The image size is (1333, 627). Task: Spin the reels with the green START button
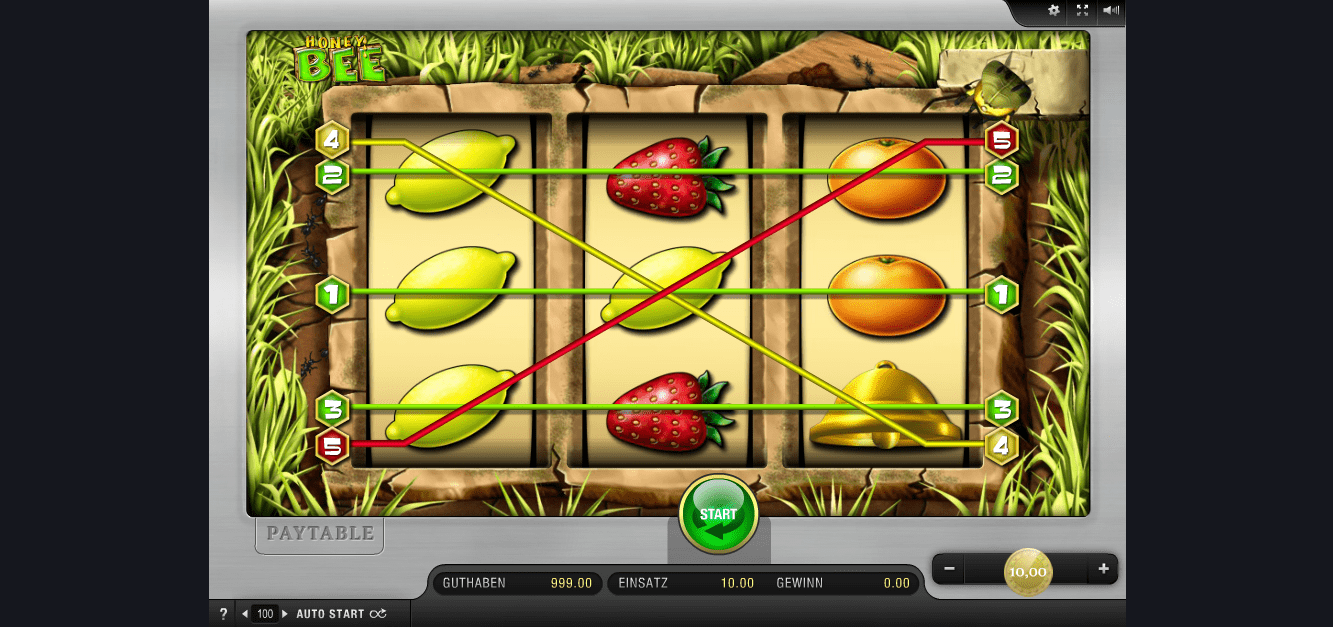point(718,515)
